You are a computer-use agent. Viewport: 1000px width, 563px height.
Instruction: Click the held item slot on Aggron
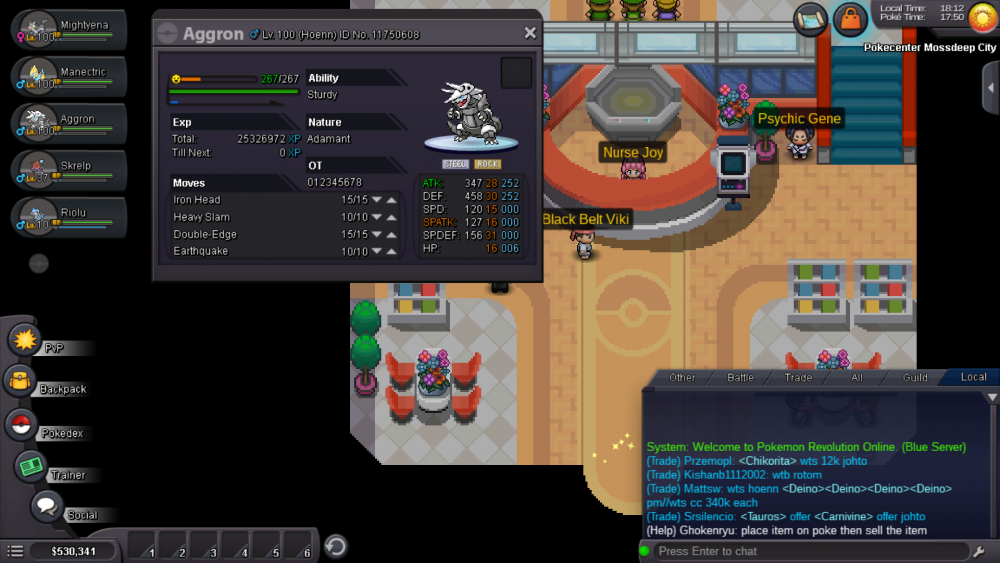coord(516,73)
